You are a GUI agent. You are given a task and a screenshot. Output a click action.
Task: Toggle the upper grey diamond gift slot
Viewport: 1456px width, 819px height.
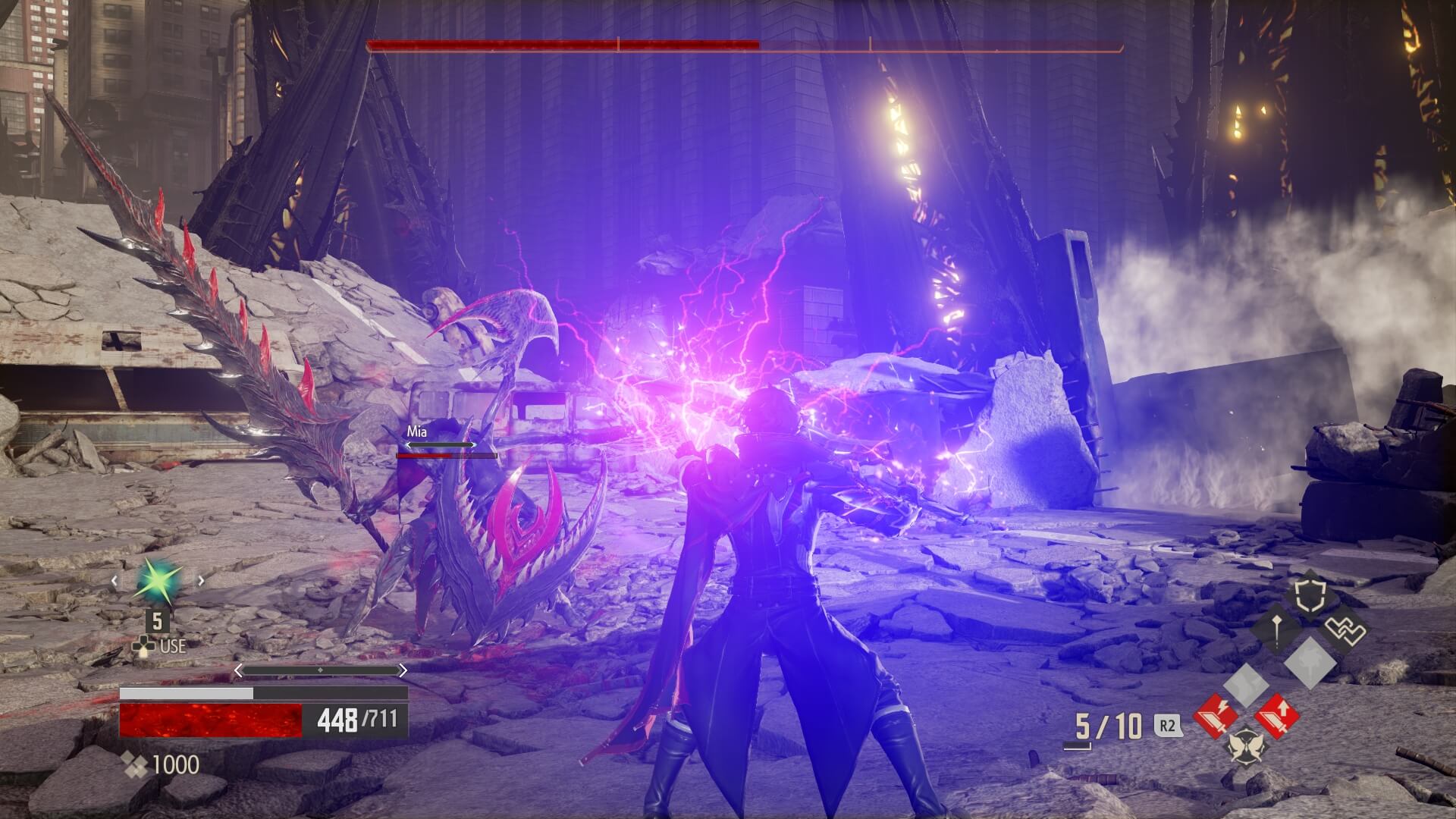click(x=1310, y=665)
